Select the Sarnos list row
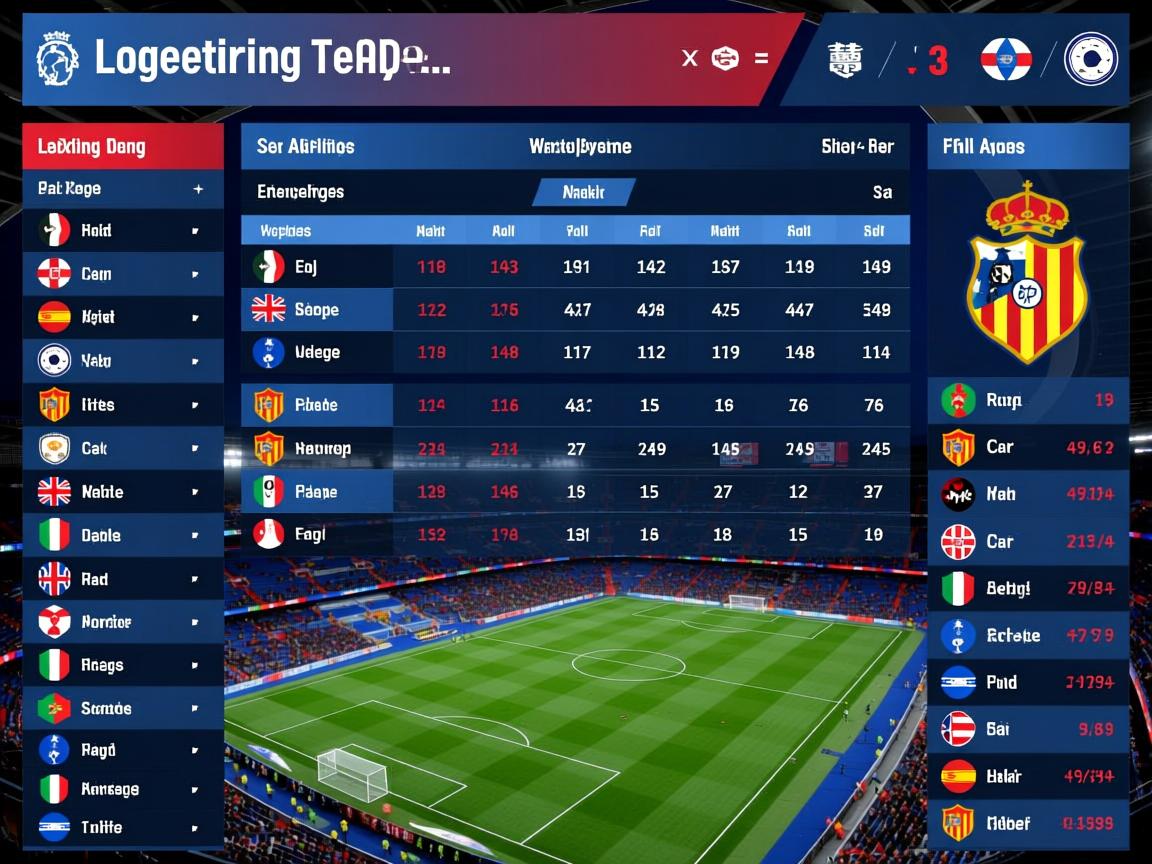The image size is (1152, 864). [122, 708]
